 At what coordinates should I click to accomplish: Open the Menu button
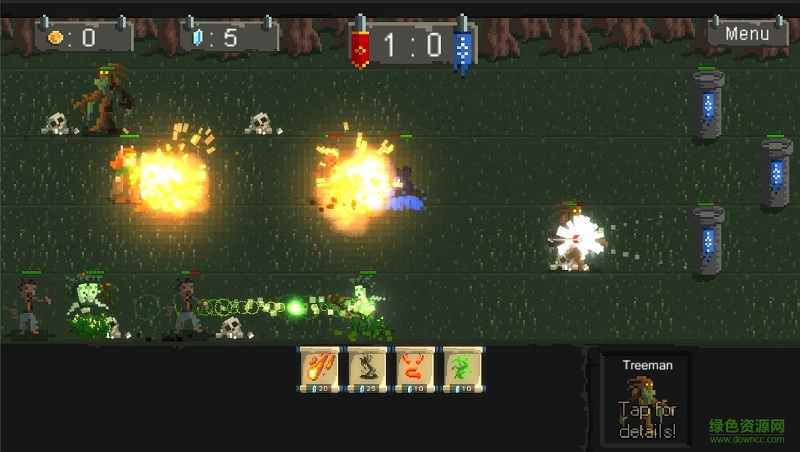point(747,34)
